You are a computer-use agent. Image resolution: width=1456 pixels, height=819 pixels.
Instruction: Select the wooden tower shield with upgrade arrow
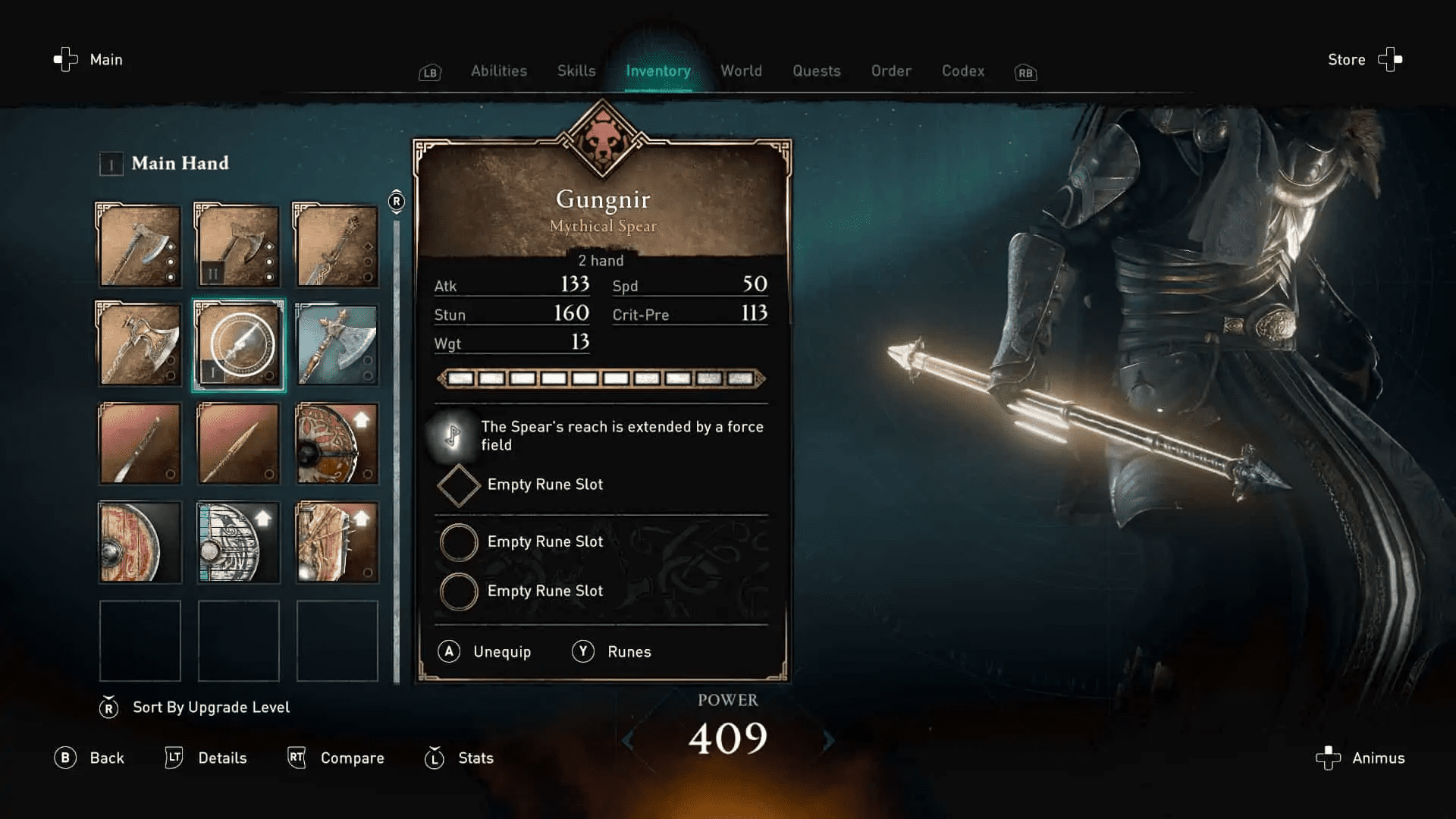click(337, 542)
